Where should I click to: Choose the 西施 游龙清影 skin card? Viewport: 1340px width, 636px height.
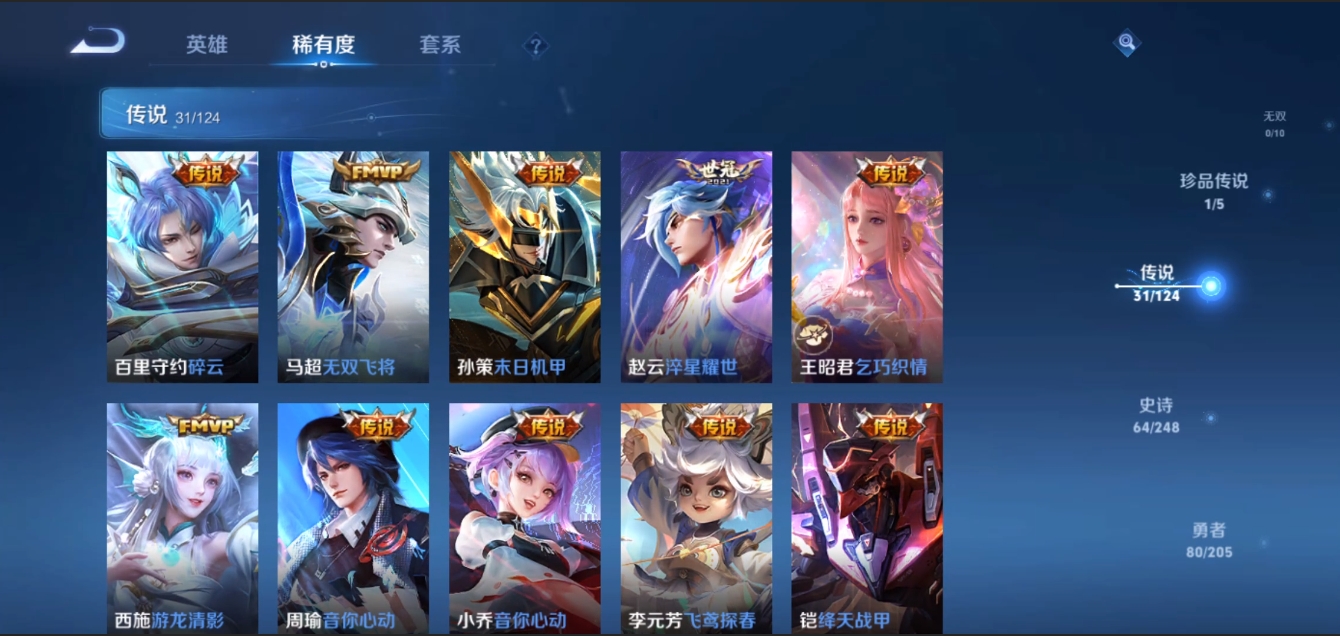pyautogui.click(x=182, y=518)
